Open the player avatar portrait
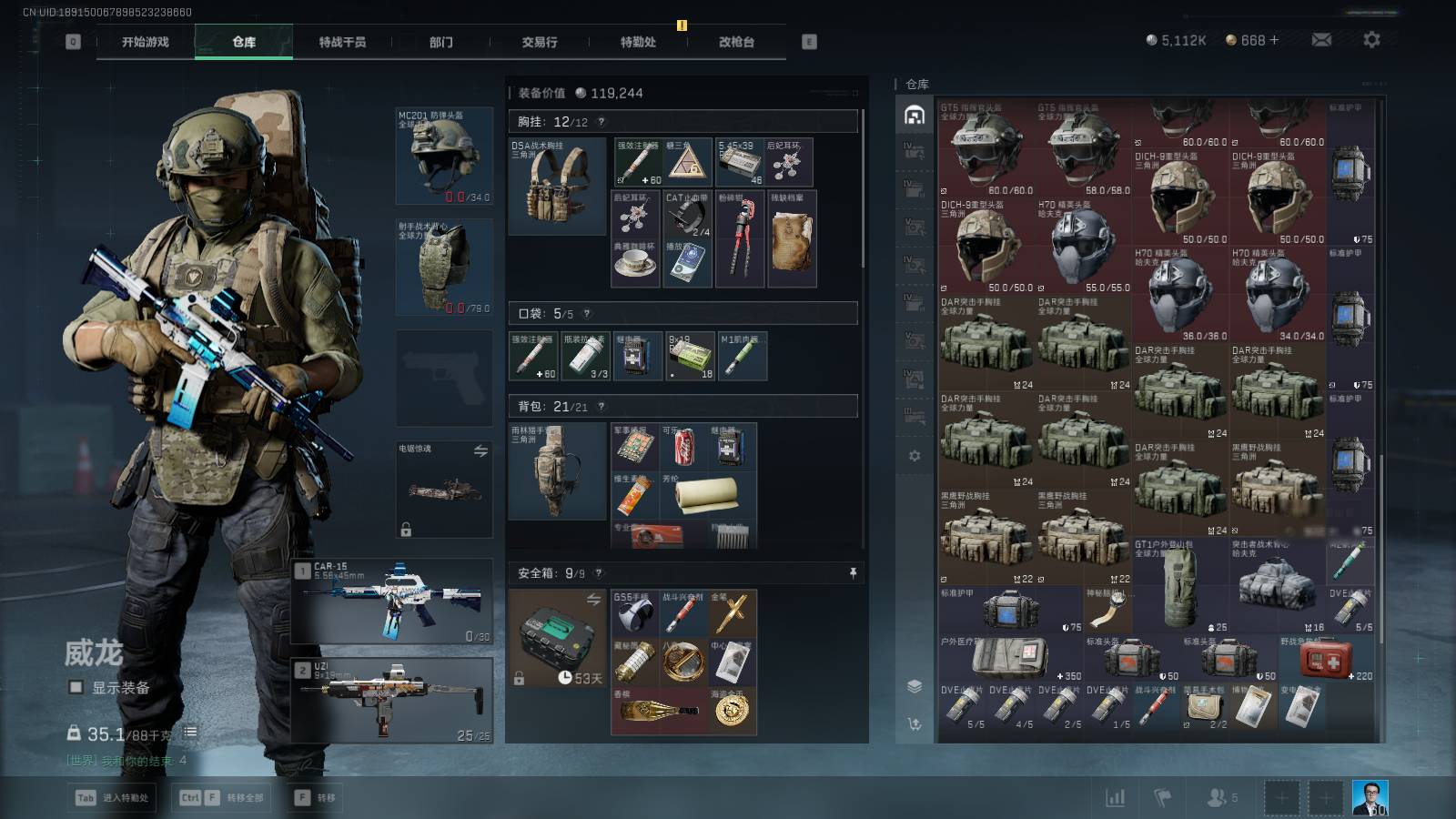The width and height of the screenshot is (1456, 819). tap(1370, 798)
